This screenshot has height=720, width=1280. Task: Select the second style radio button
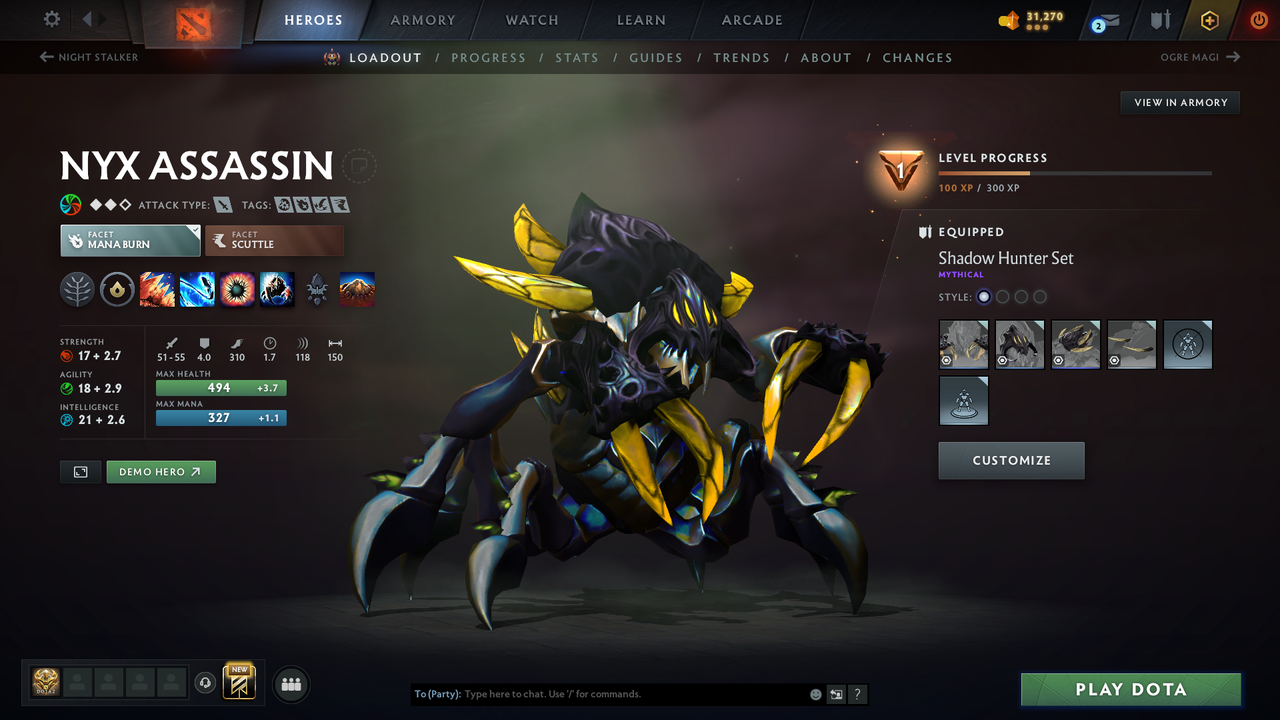click(x=1002, y=296)
